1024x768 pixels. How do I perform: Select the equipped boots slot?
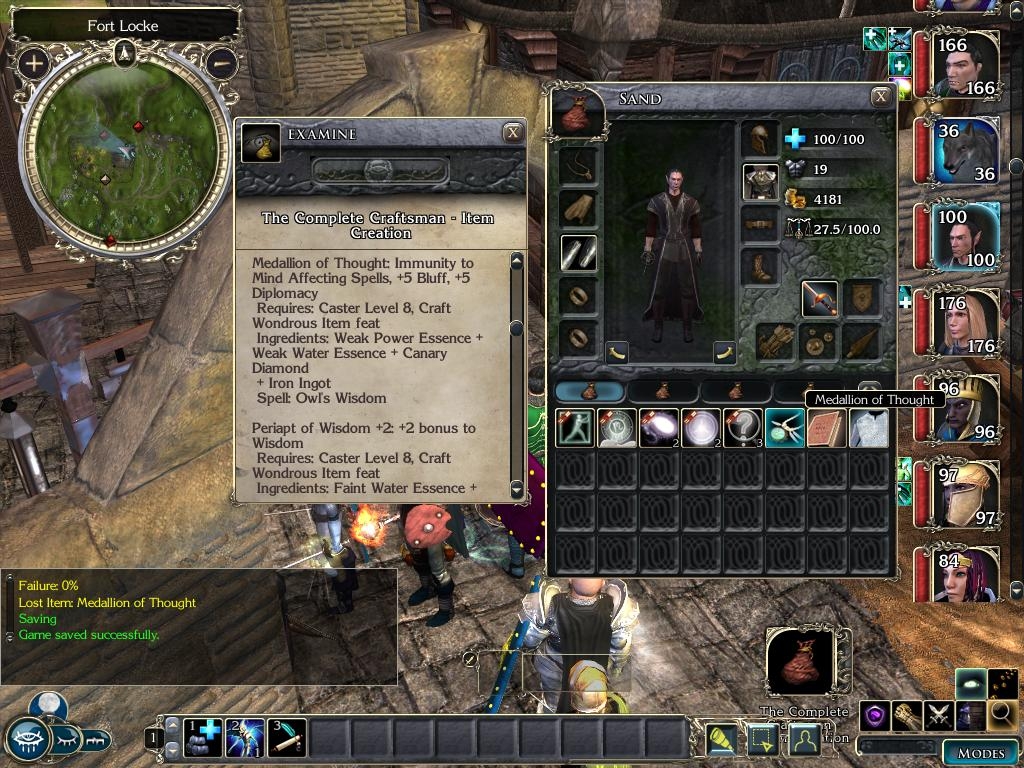[x=759, y=267]
